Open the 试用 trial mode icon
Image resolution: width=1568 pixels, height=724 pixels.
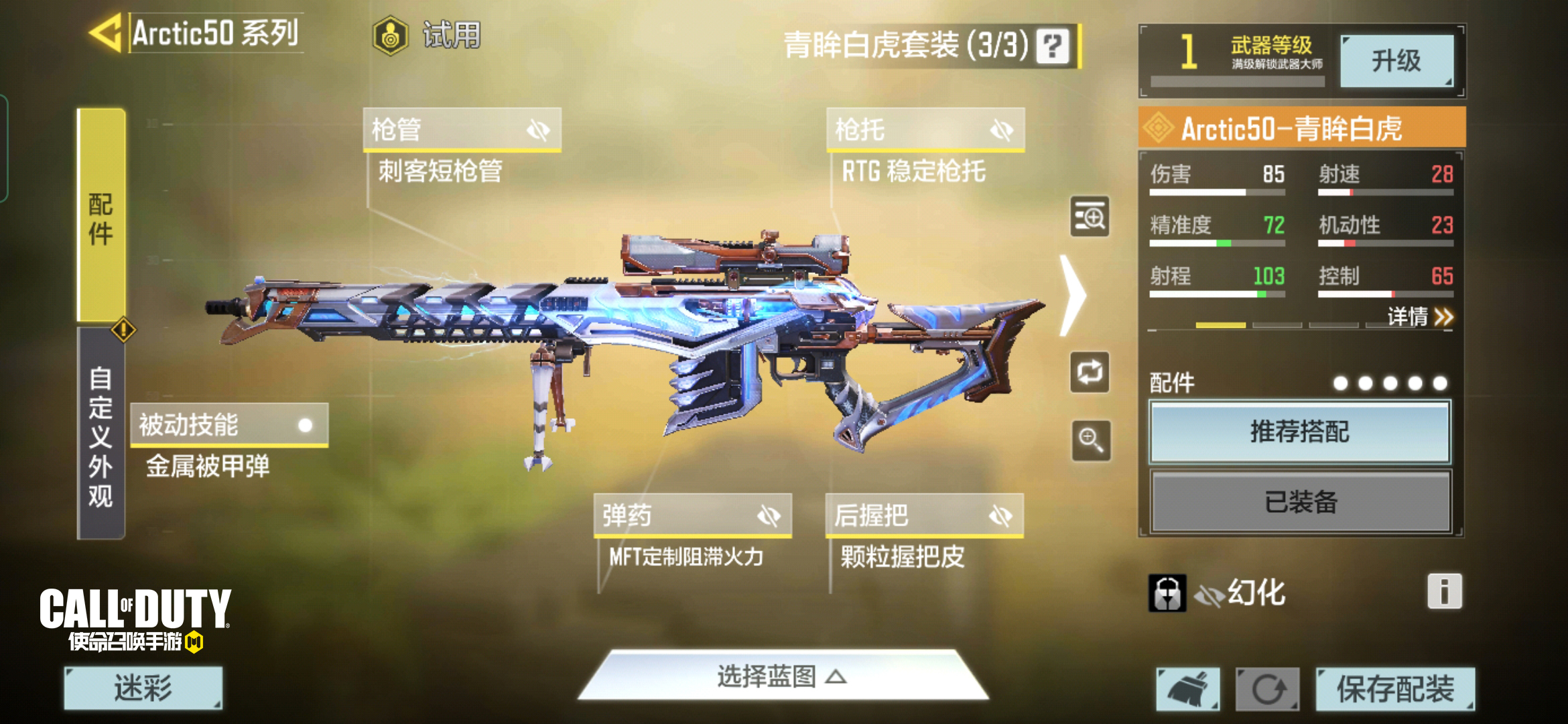(x=389, y=37)
